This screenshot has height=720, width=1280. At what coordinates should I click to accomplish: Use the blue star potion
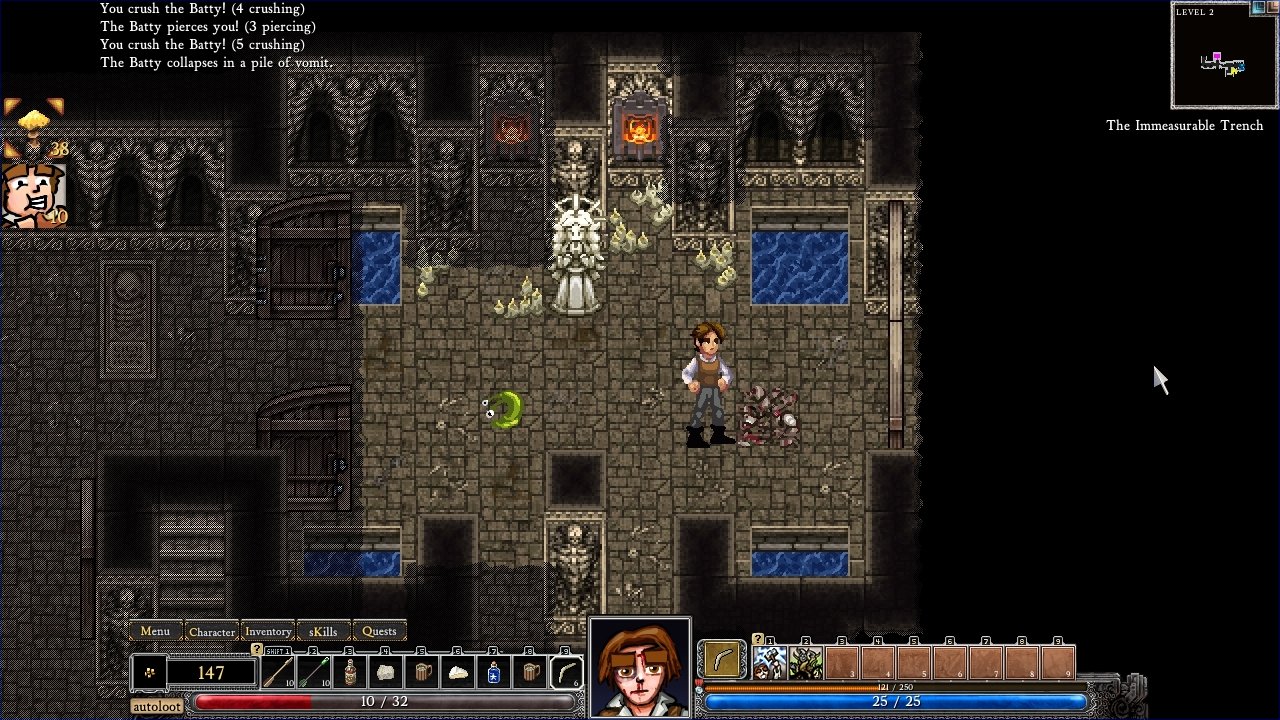[x=494, y=673]
